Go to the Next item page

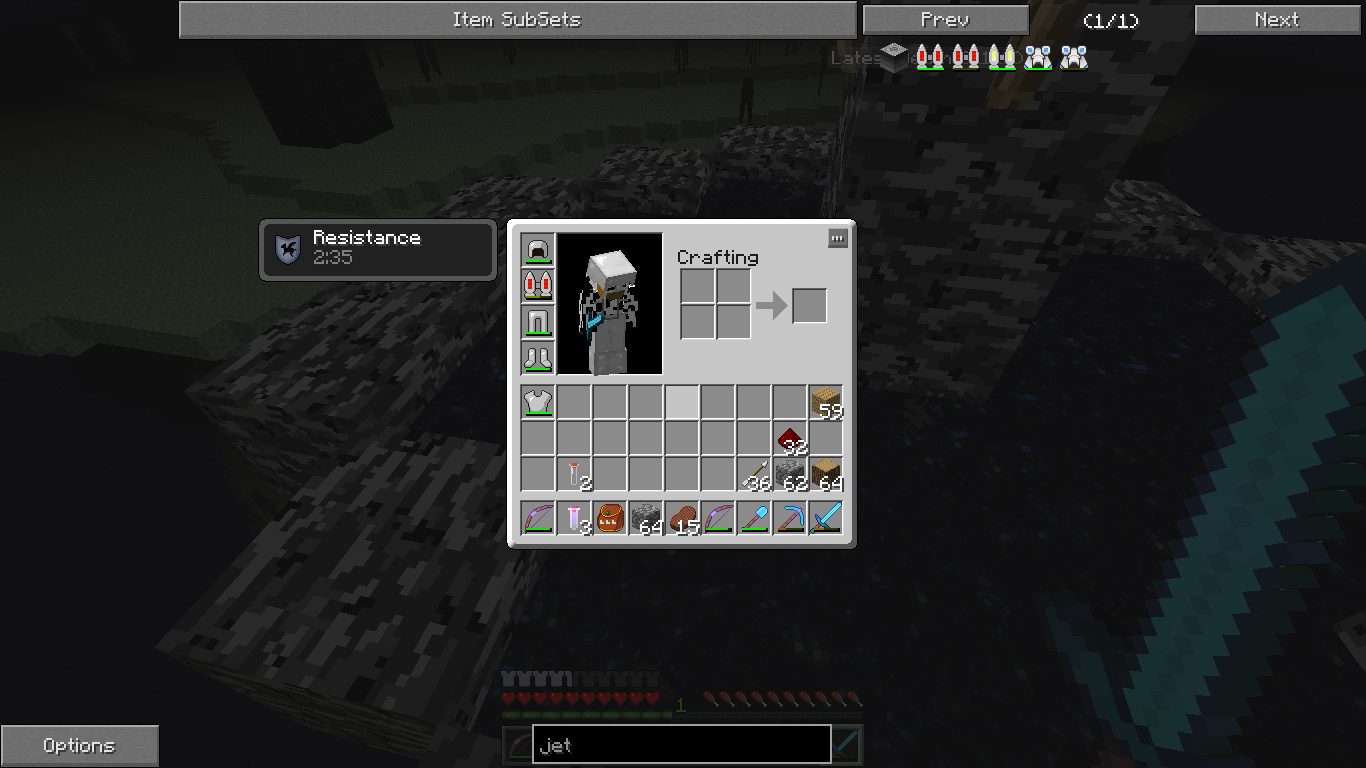[x=1277, y=20]
